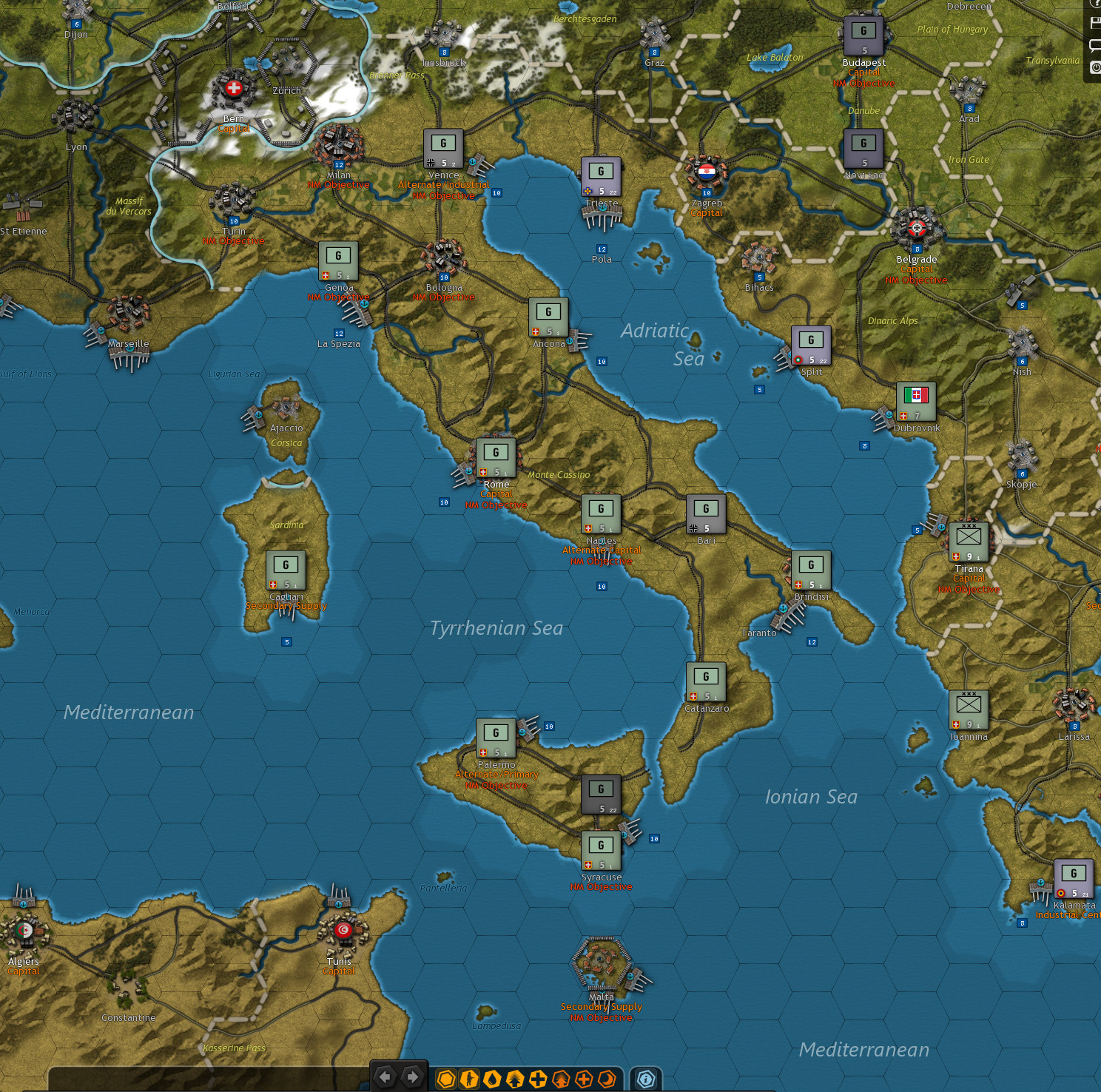Select the garrison stationed in Budapest
The height and width of the screenshot is (1092, 1101).
[863, 31]
